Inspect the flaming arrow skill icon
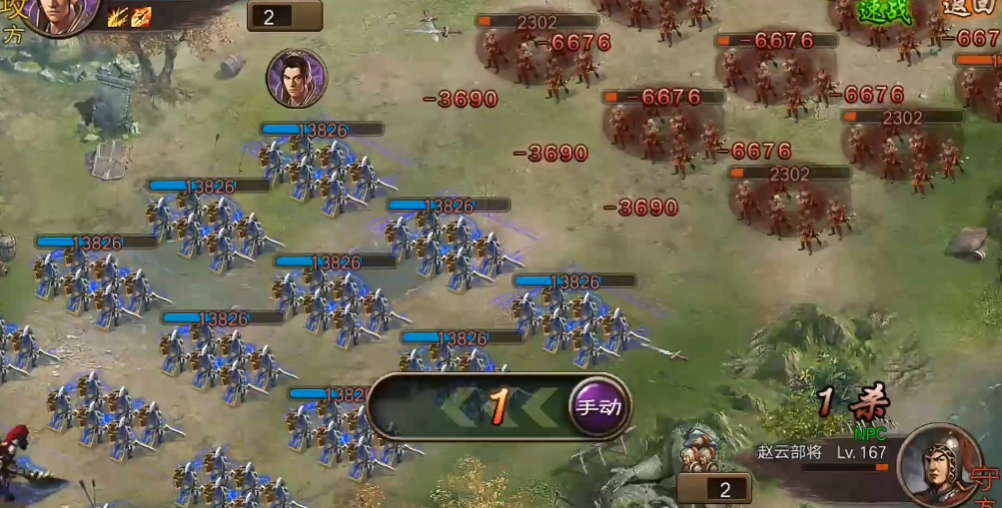 (x=141, y=16)
